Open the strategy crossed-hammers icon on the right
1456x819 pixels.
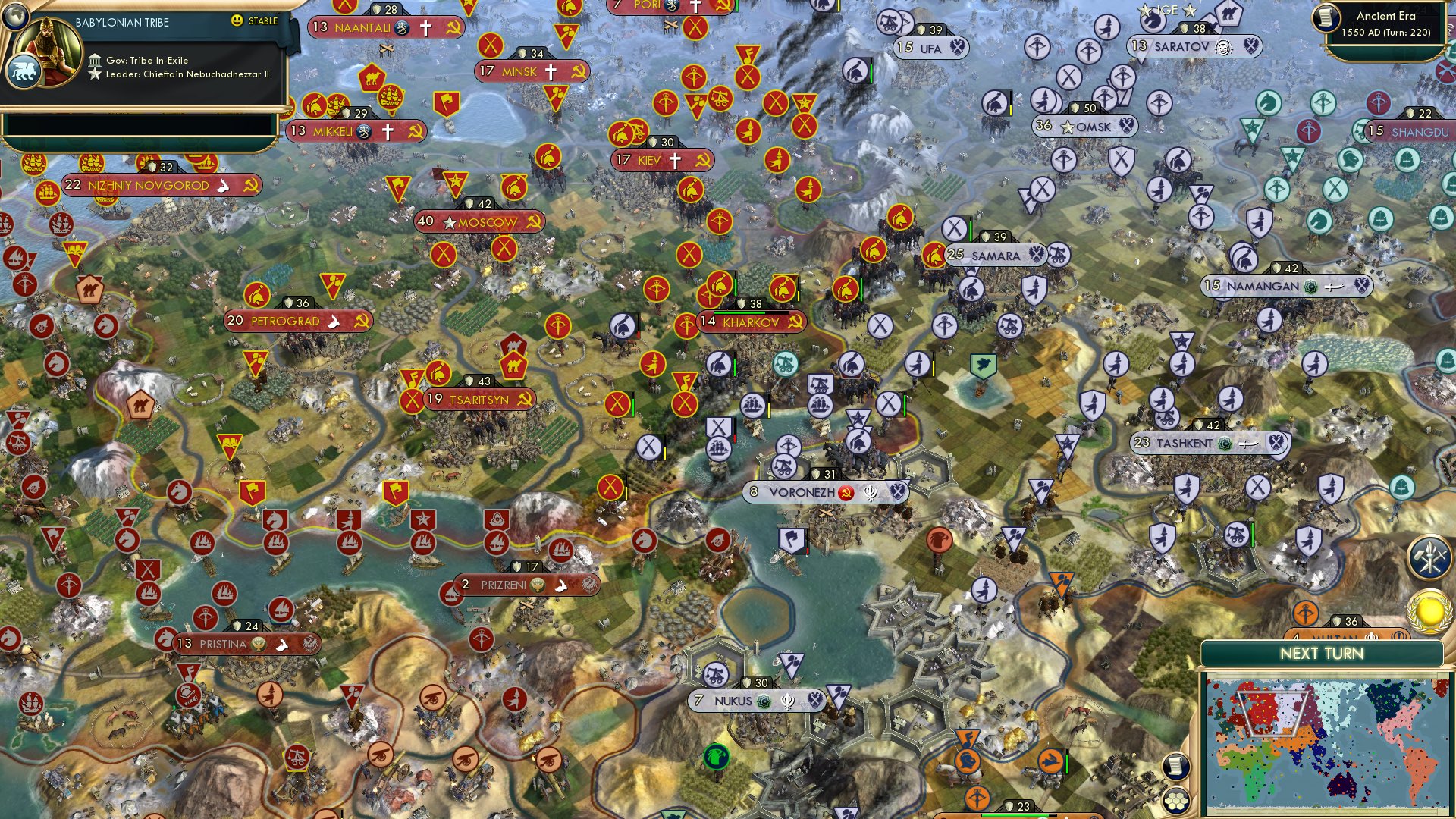[1428, 557]
